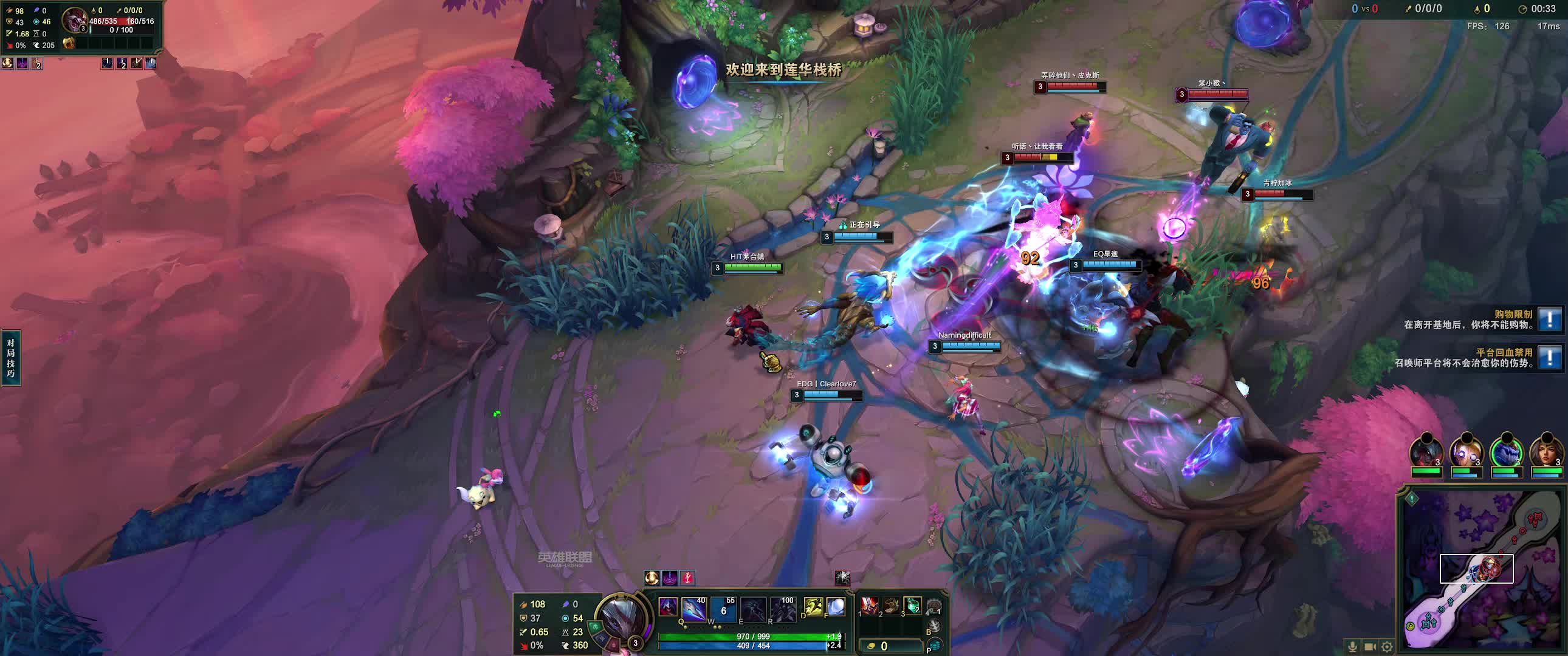Click the Recall button

click(935, 626)
